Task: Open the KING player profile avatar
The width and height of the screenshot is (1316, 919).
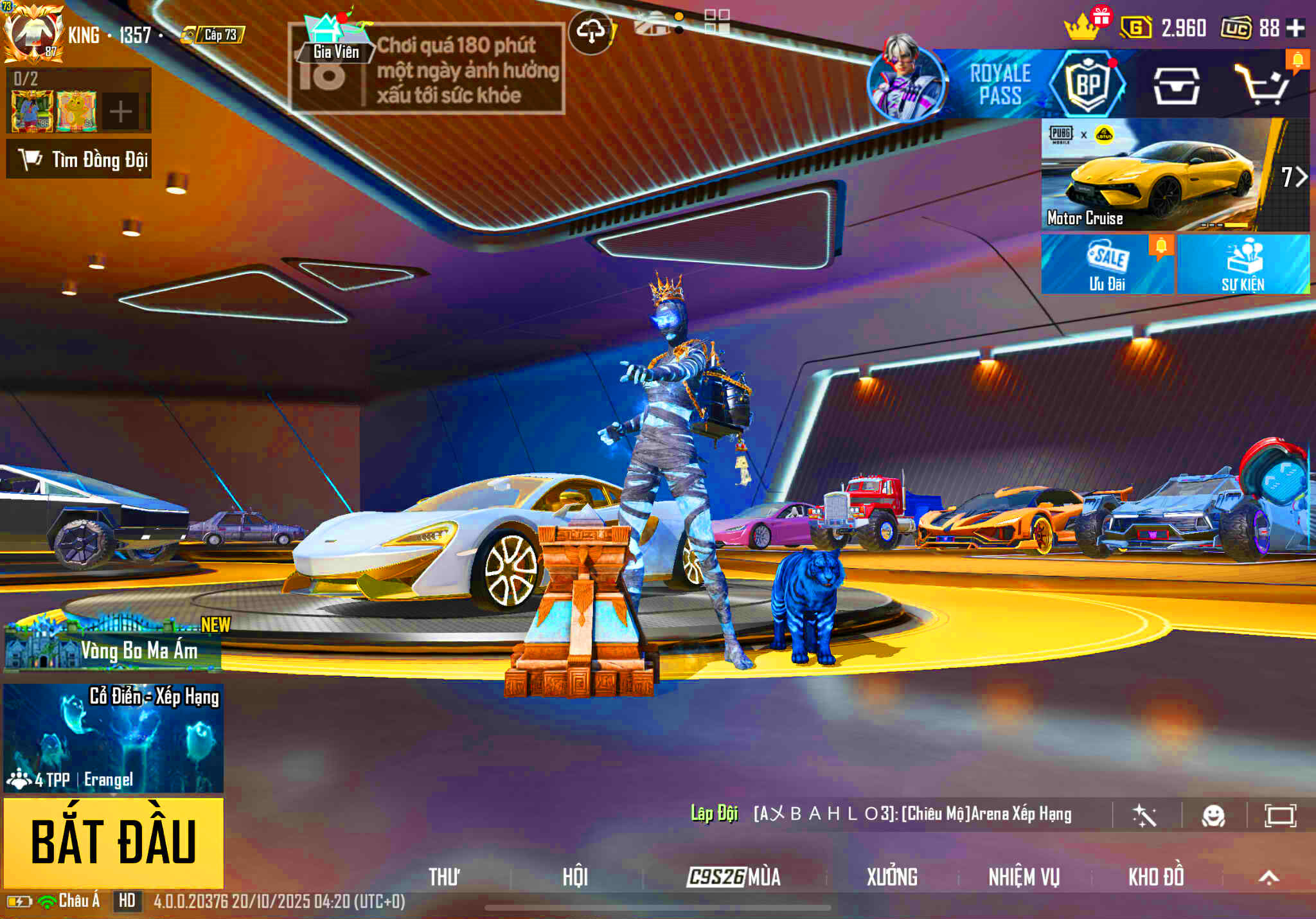Action: [x=33, y=33]
